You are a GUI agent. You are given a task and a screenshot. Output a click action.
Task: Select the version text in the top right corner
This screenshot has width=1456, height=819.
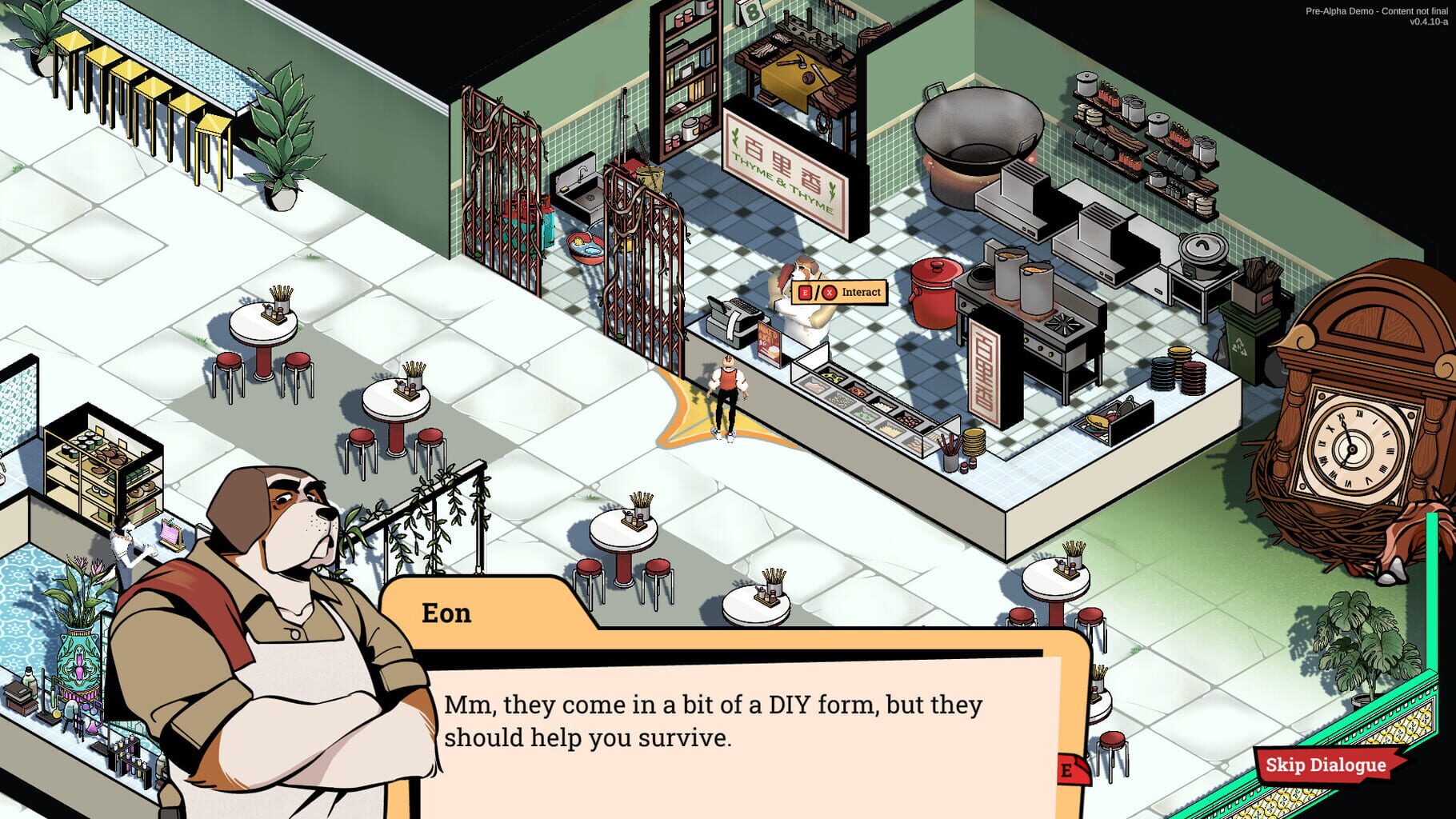[x=1378, y=16]
